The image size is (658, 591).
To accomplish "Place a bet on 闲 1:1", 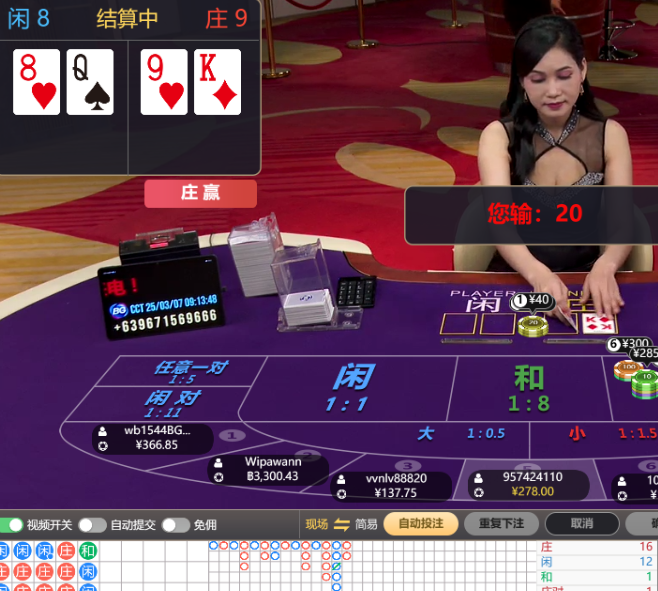I will click(350, 388).
